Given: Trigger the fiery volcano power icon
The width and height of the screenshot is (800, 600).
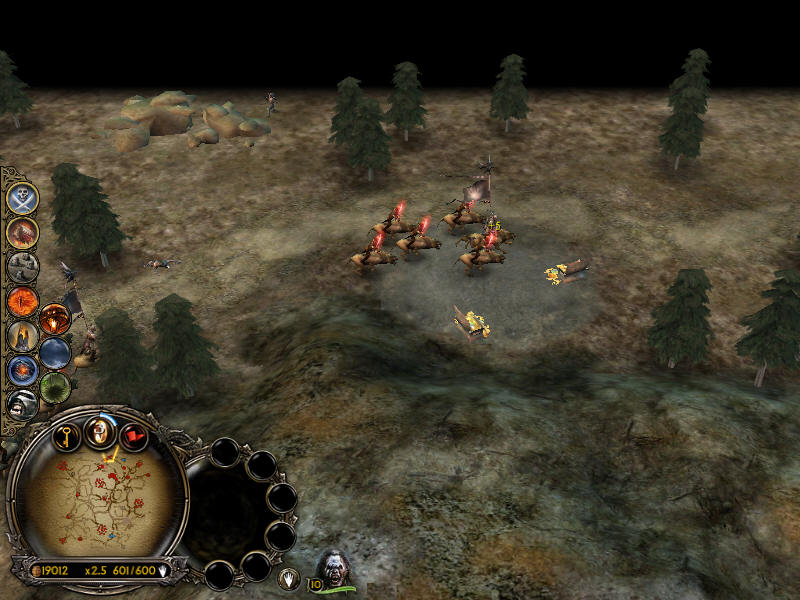Looking at the screenshot, I should click(x=55, y=319).
